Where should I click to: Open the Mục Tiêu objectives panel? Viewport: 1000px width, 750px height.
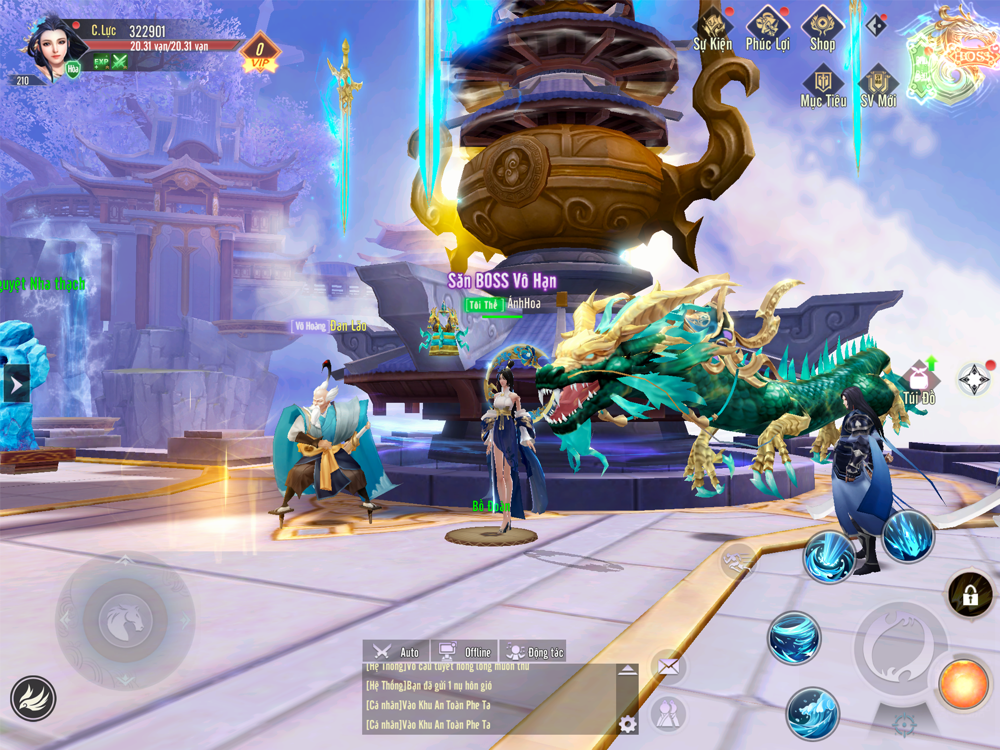click(823, 85)
